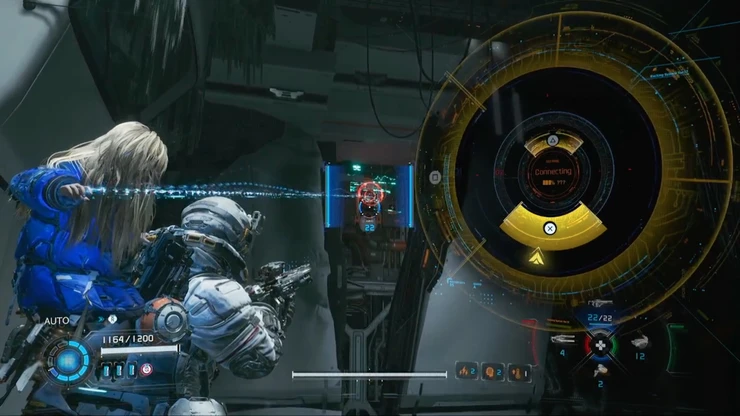Pick the right weapon wheel item showing 12

[x=640, y=343]
